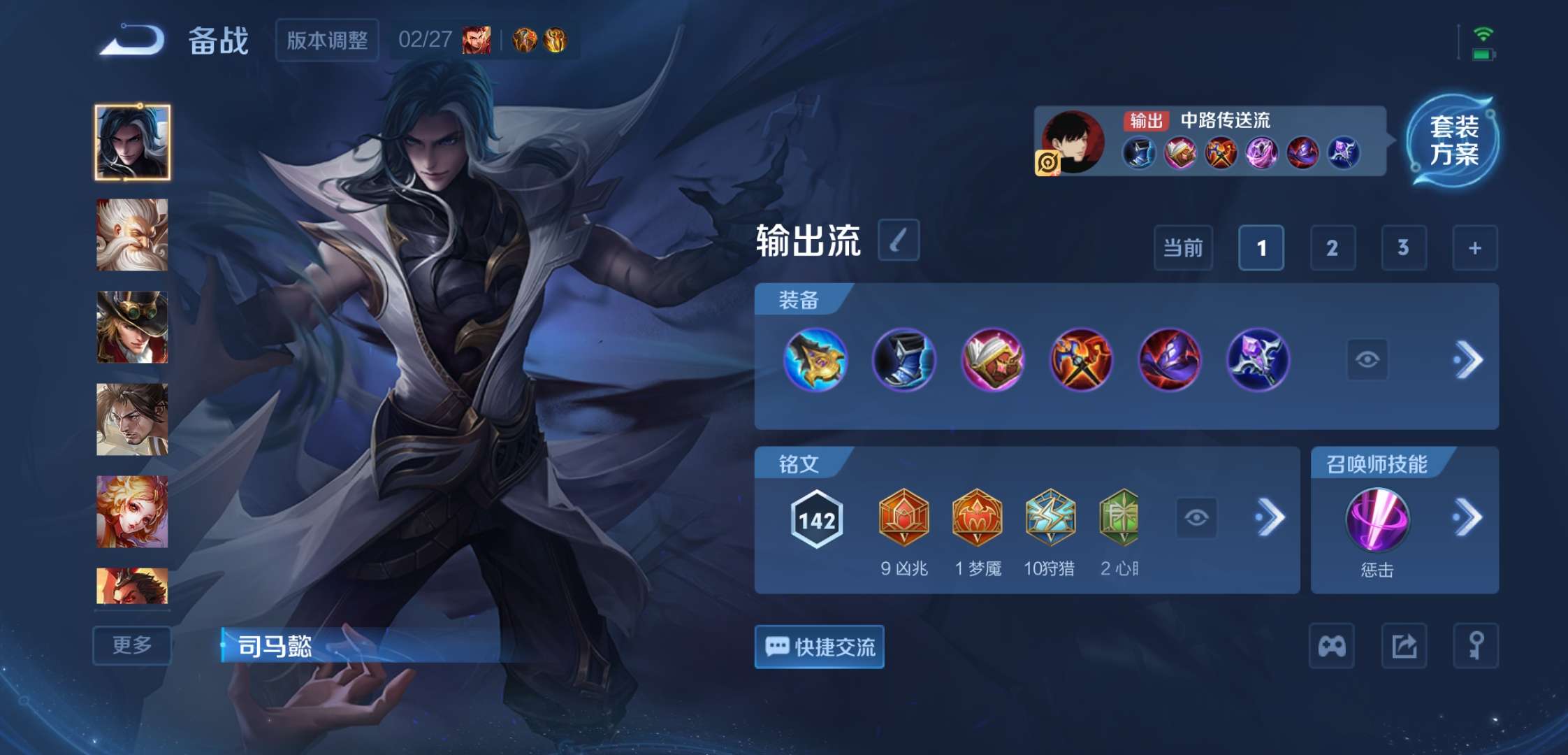
Task: Click the boots equipment icon in 装备 panel
Action: (905, 359)
